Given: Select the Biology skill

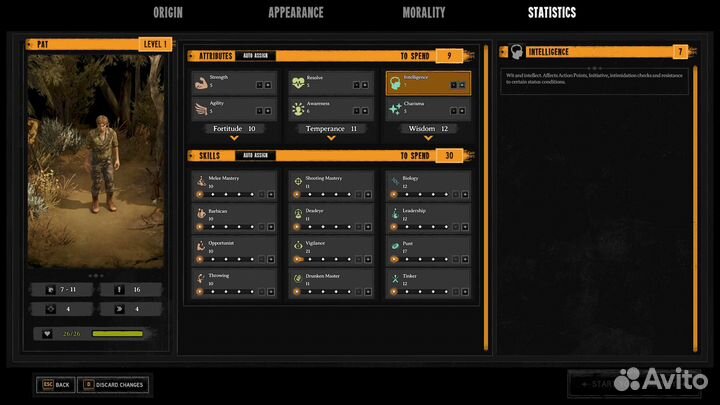Looking at the screenshot, I should [x=428, y=184].
